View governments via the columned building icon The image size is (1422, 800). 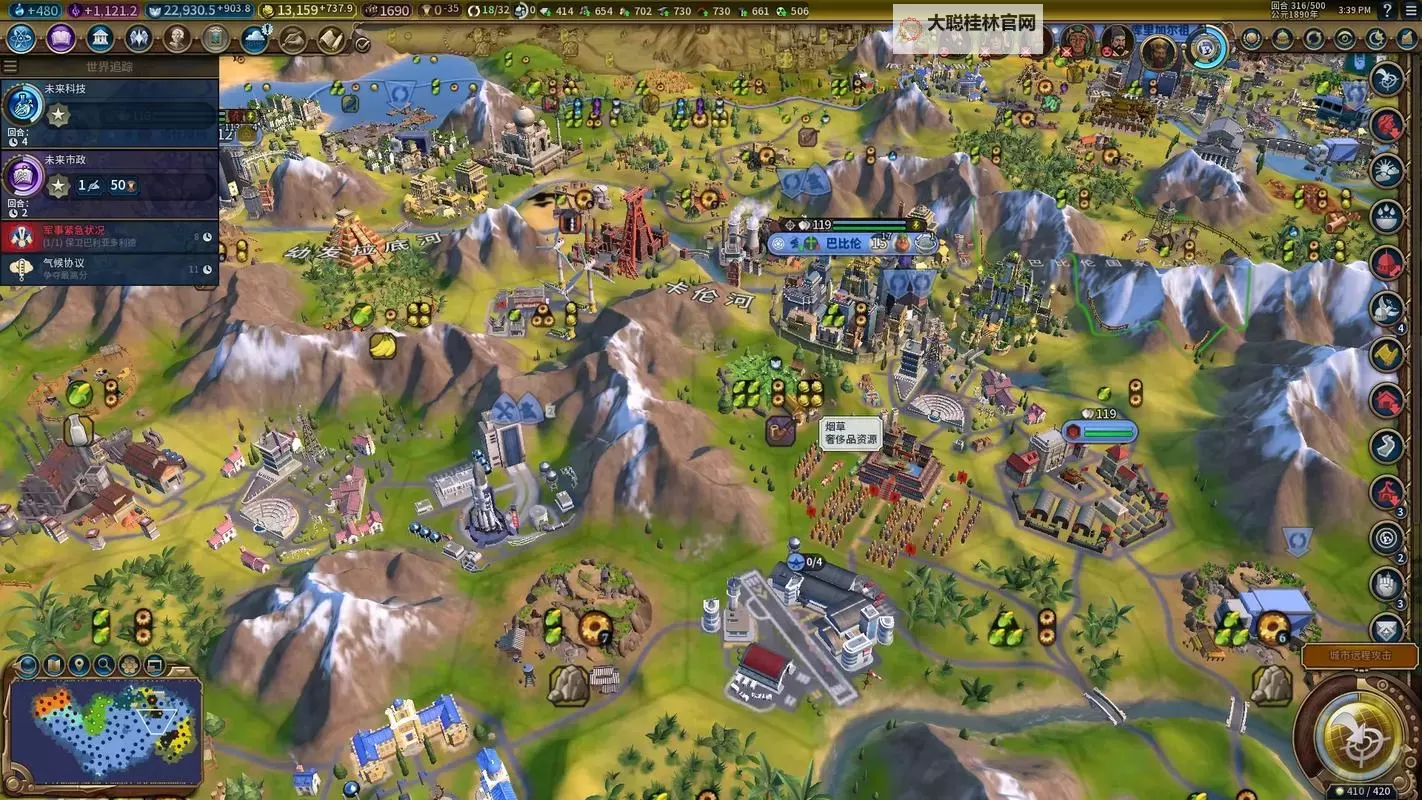(100, 39)
